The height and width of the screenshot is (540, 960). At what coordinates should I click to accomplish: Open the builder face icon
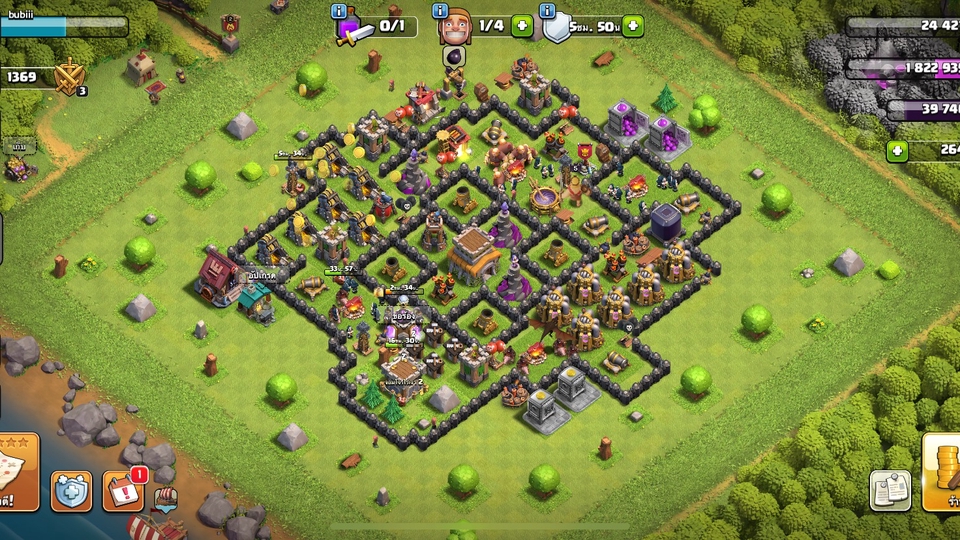[454, 26]
